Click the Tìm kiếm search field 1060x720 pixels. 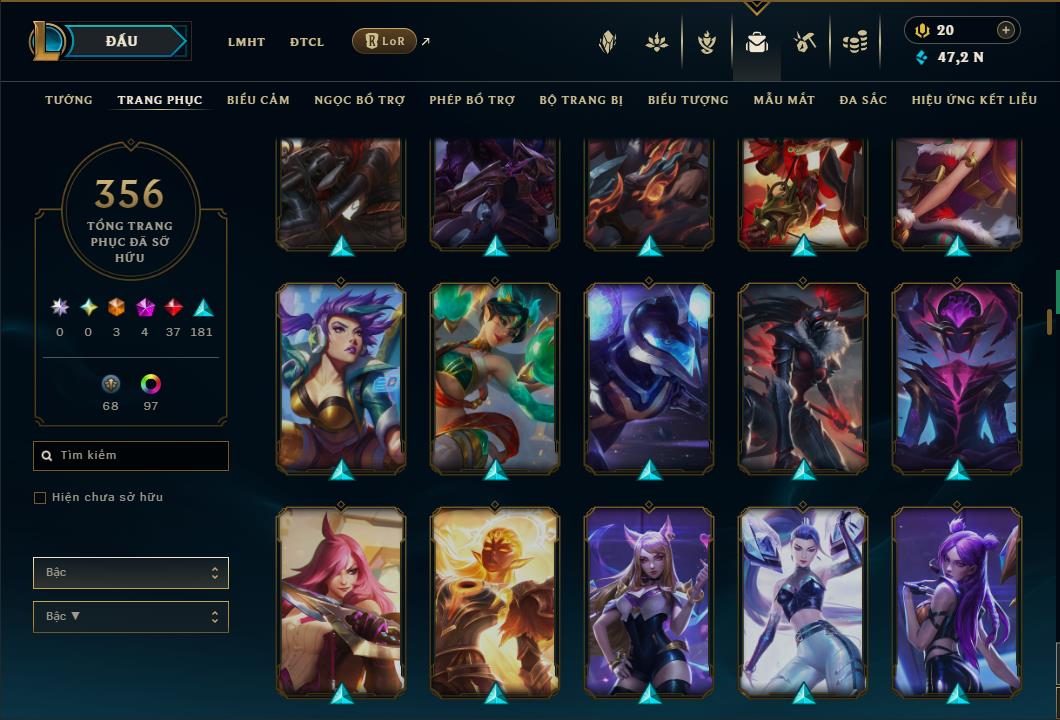click(131, 456)
